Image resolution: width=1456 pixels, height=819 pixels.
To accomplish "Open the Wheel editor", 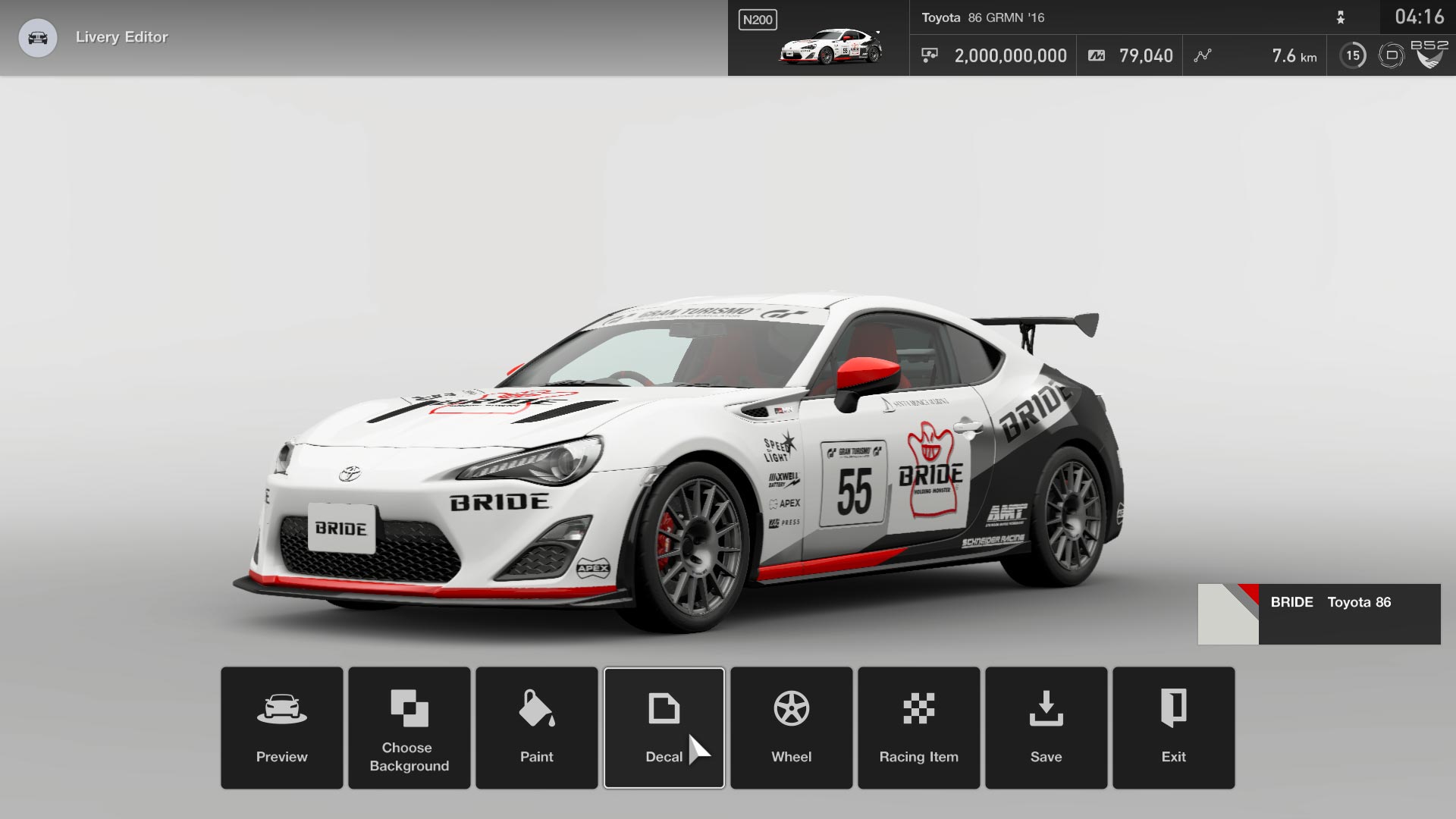I will 791,728.
